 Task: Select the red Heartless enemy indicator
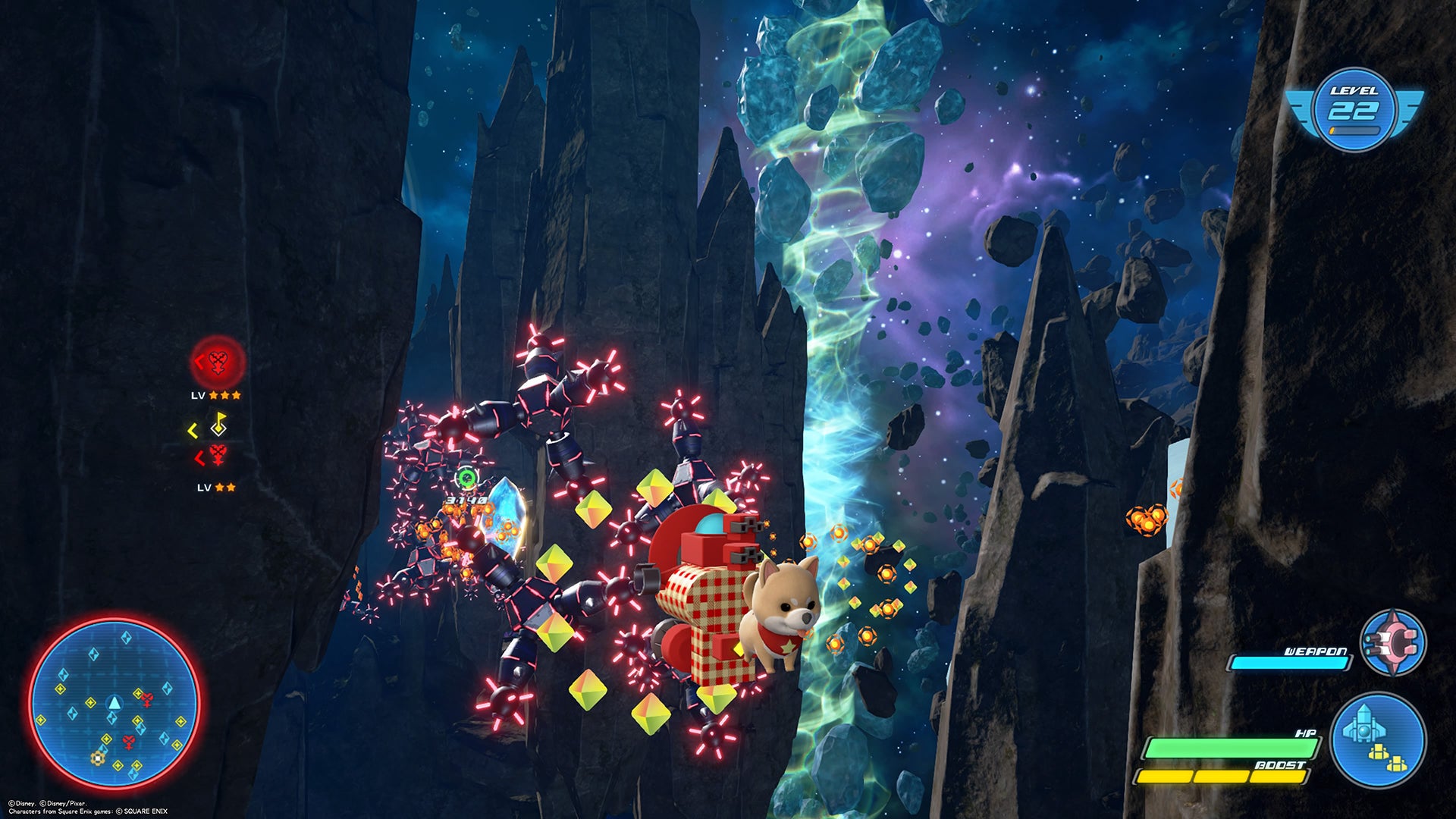click(x=218, y=362)
